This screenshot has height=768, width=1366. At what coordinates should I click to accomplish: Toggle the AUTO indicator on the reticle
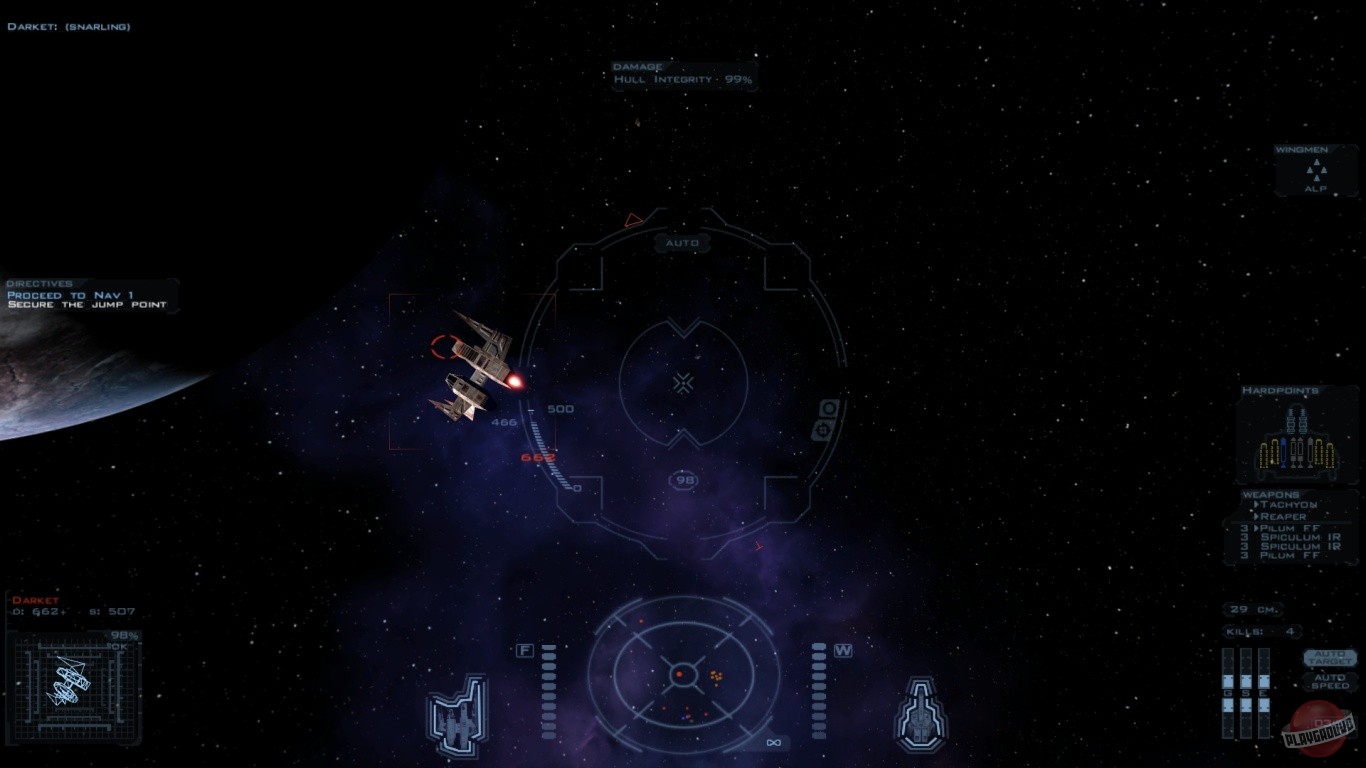682,243
